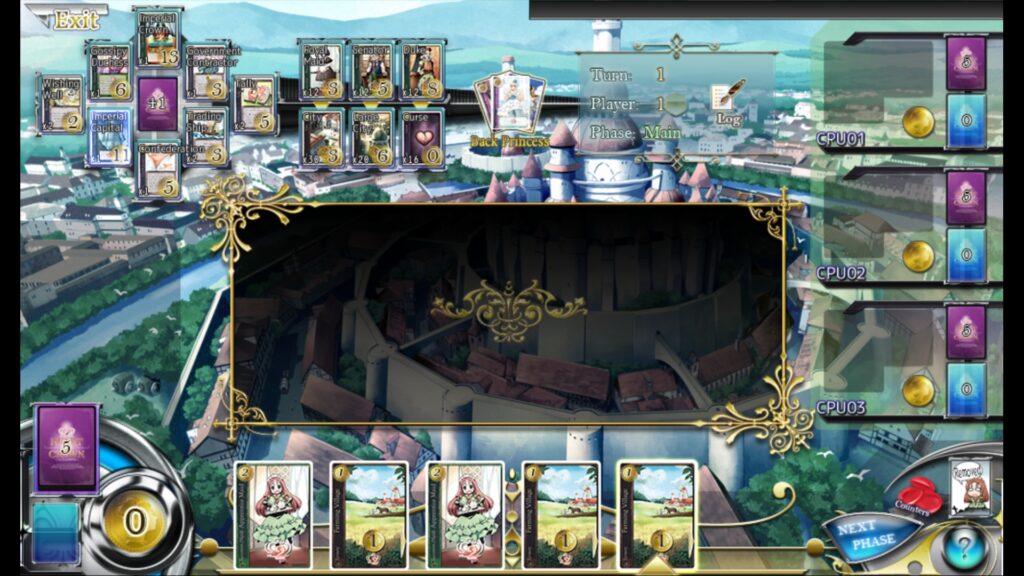
Task: Select the Trading Ship card
Action: click(x=207, y=137)
